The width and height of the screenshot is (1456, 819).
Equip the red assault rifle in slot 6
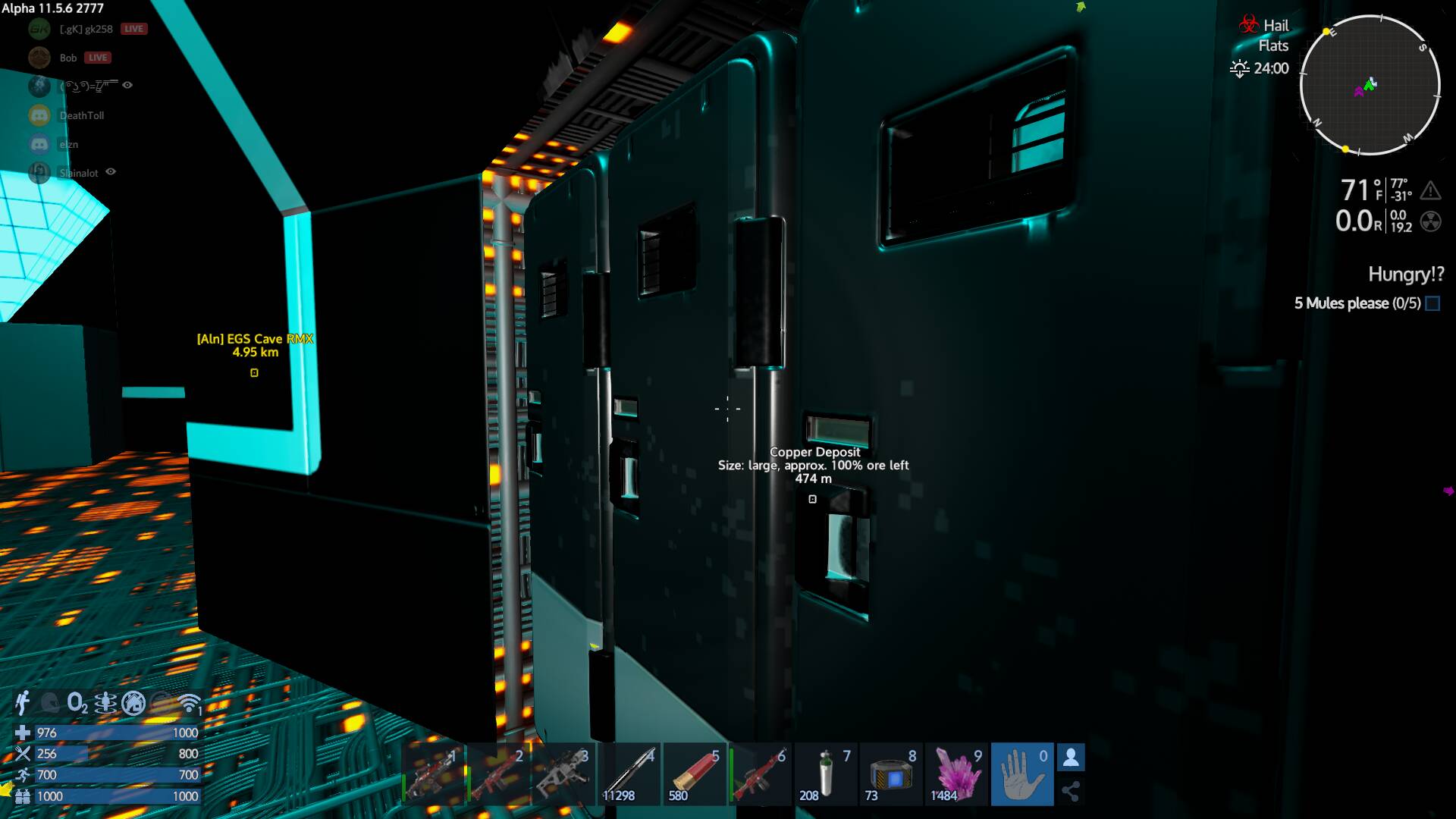point(760,775)
